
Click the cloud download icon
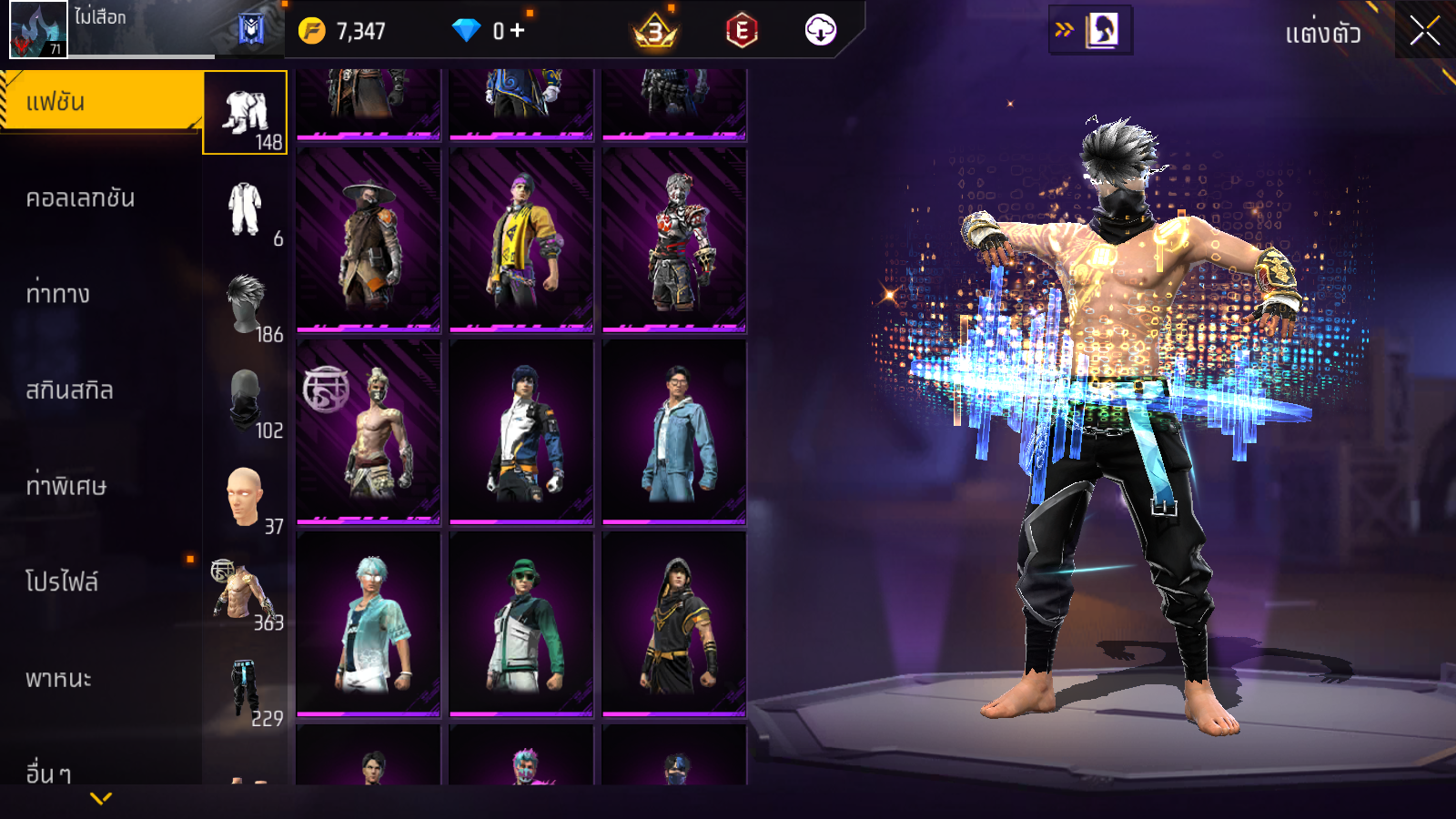click(820, 31)
